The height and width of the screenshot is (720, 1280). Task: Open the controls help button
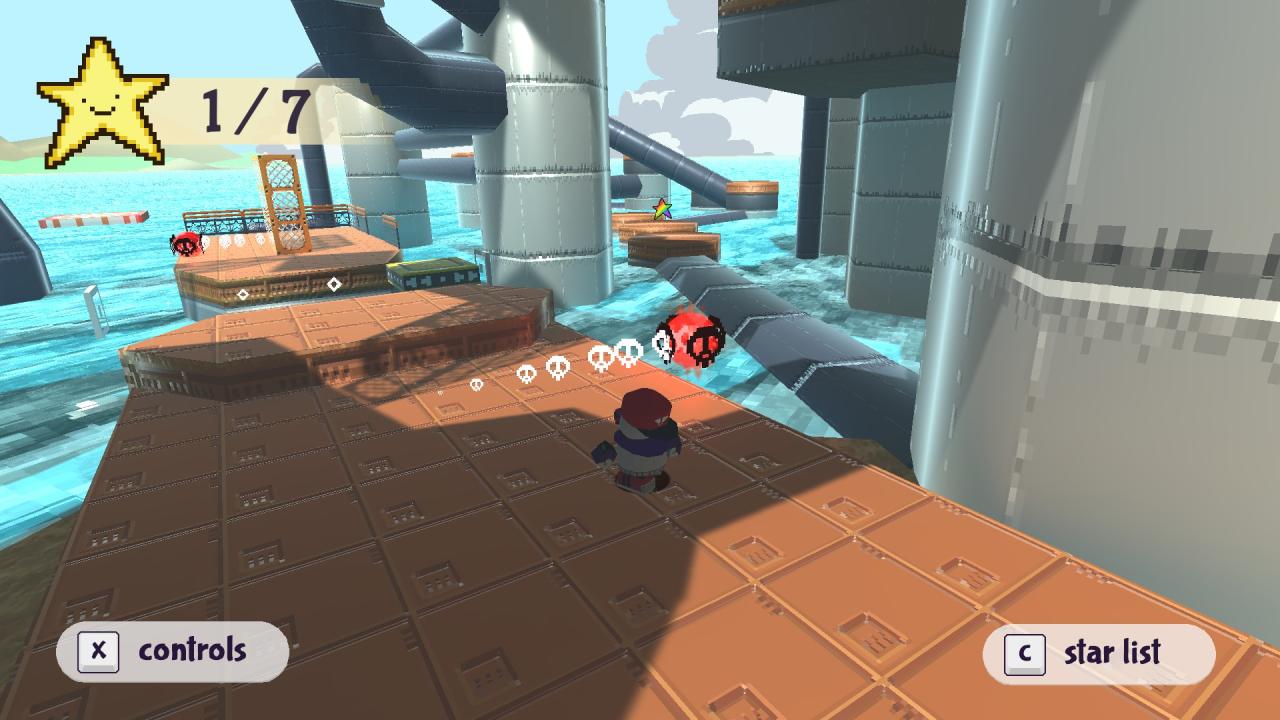[172, 651]
